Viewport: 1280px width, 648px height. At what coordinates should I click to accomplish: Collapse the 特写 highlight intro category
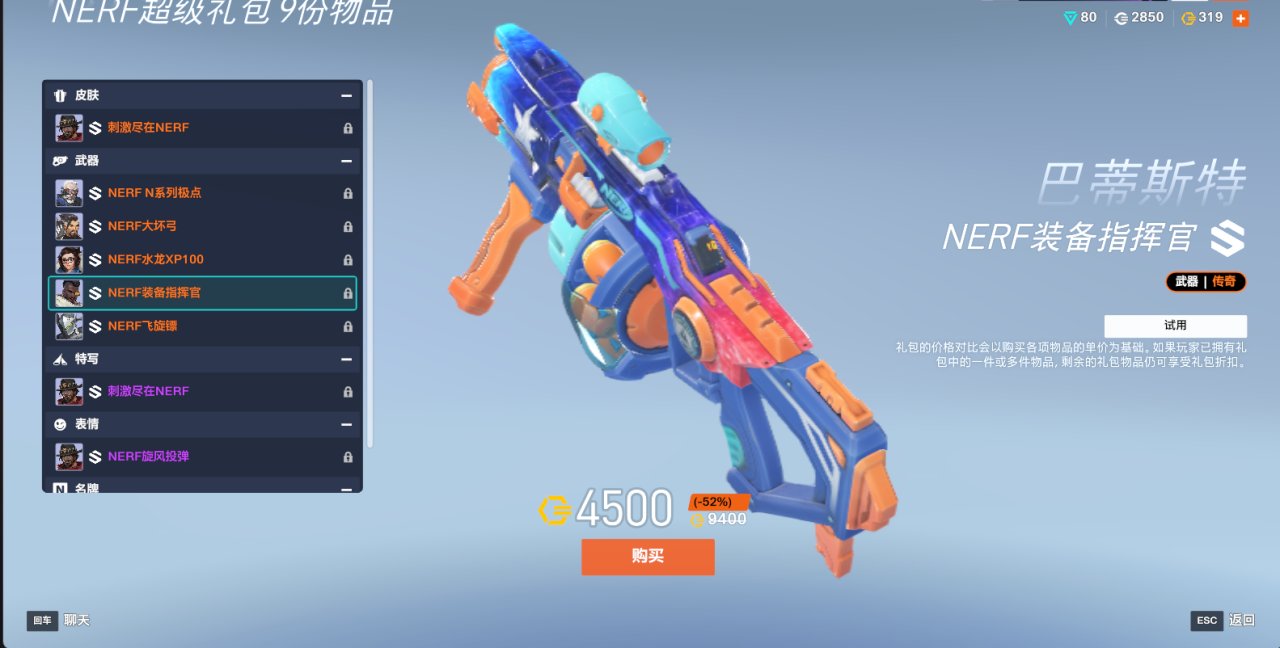[346, 359]
